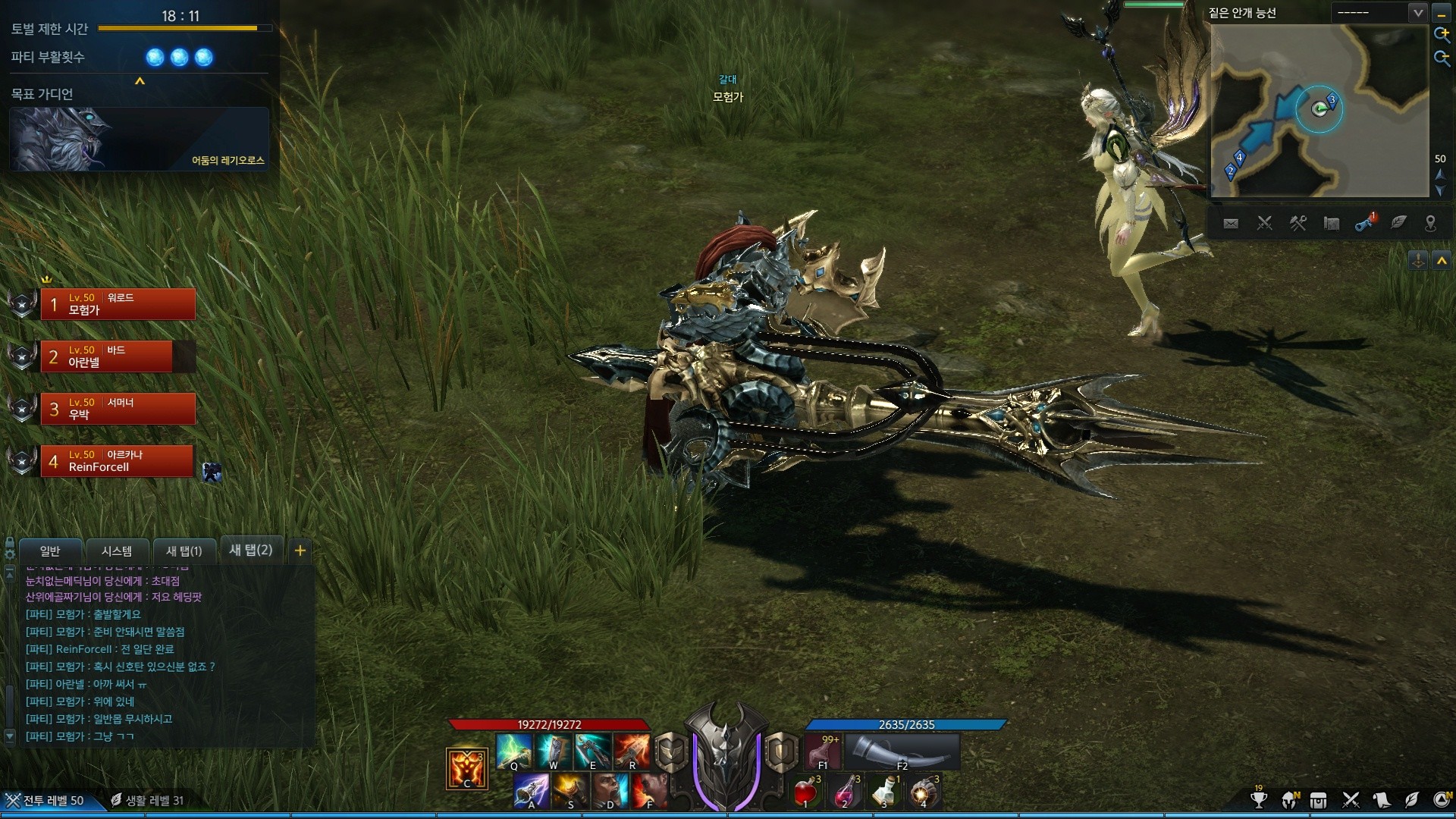The image size is (1456, 819).
Task: Select party member 아란벨 the Bard
Action: pos(118,356)
